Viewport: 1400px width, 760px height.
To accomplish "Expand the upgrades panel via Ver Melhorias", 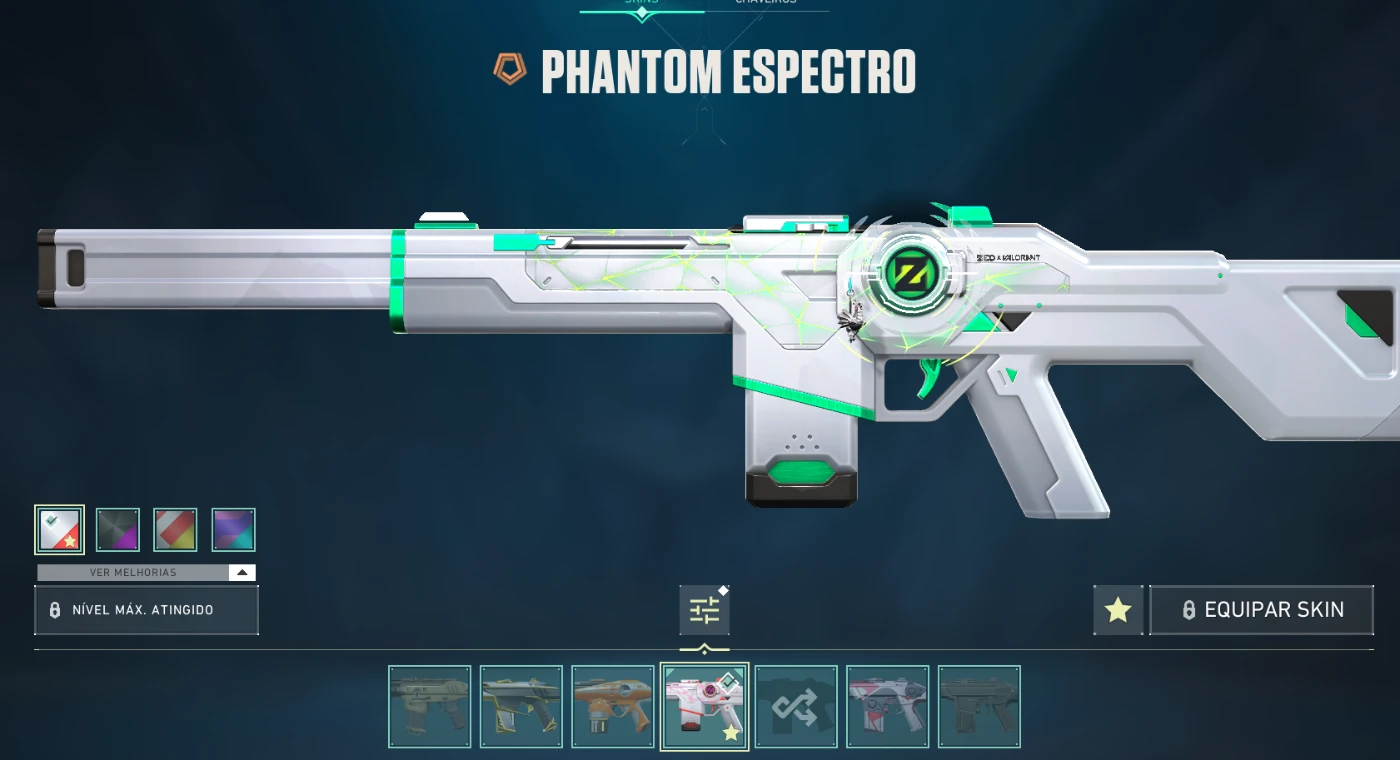I will coord(135,572).
